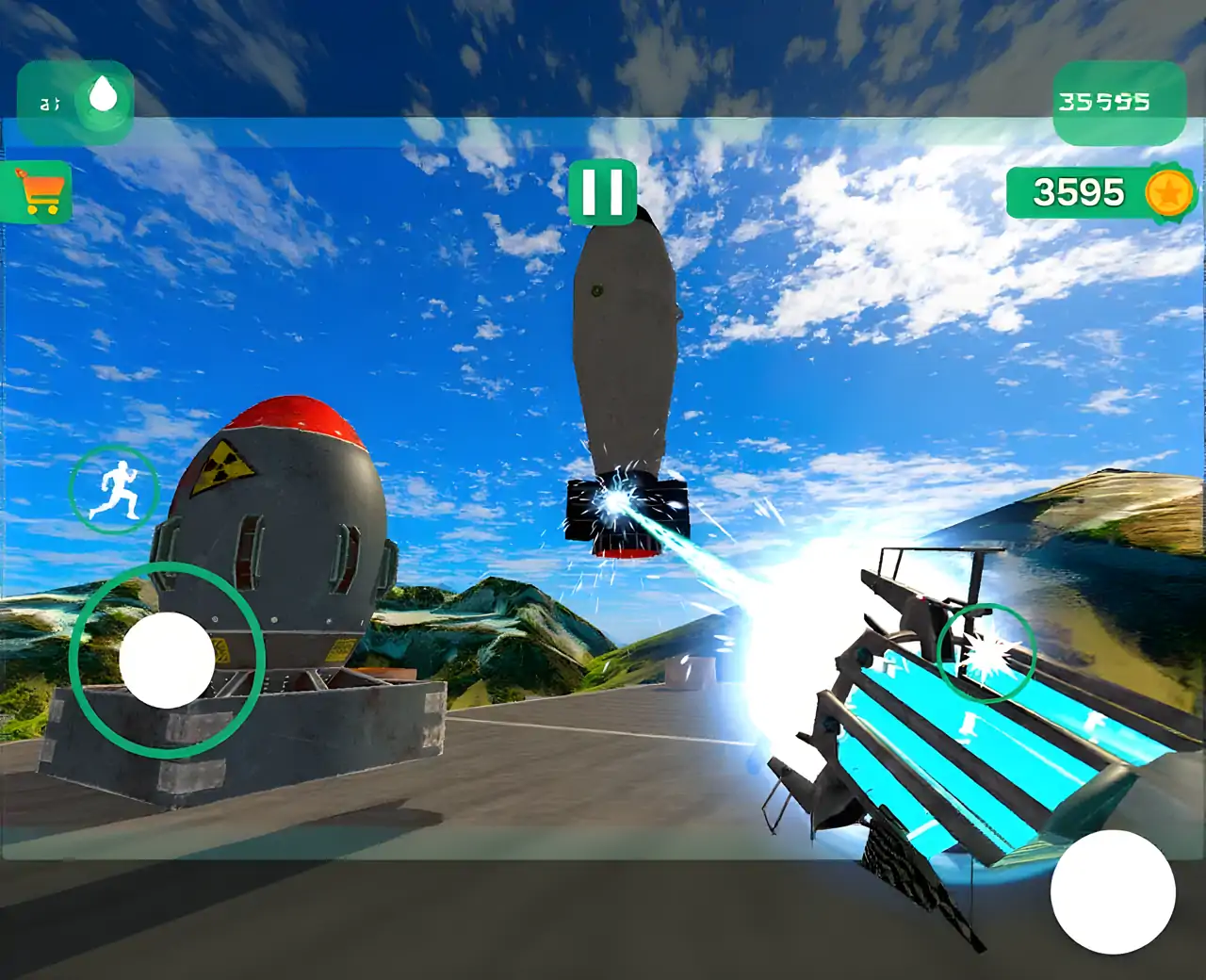Image resolution: width=1206 pixels, height=980 pixels.
Task: Pause the game with the green button
Action: tap(602, 192)
